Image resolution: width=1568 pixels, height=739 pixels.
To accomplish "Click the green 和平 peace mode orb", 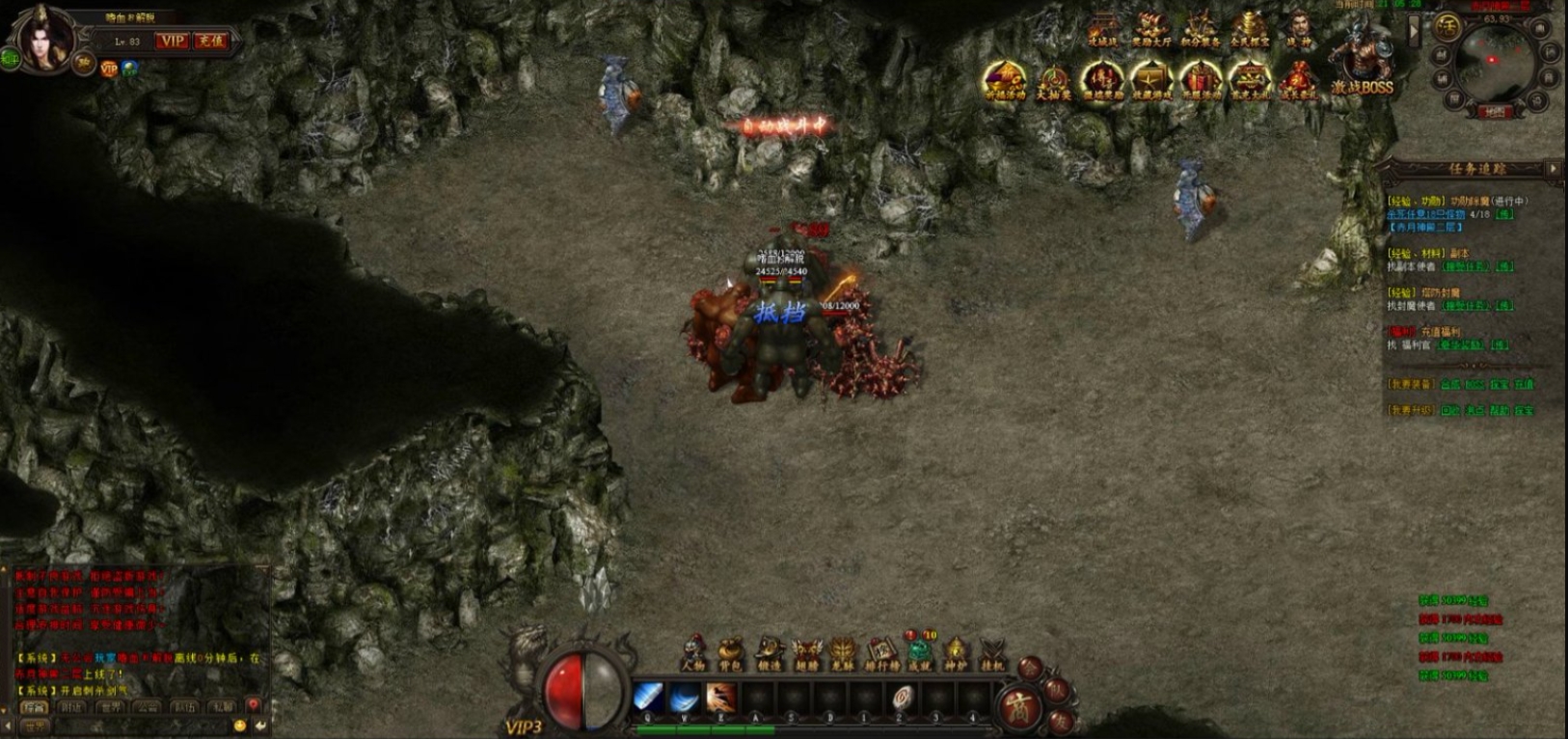I will click(10, 59).
